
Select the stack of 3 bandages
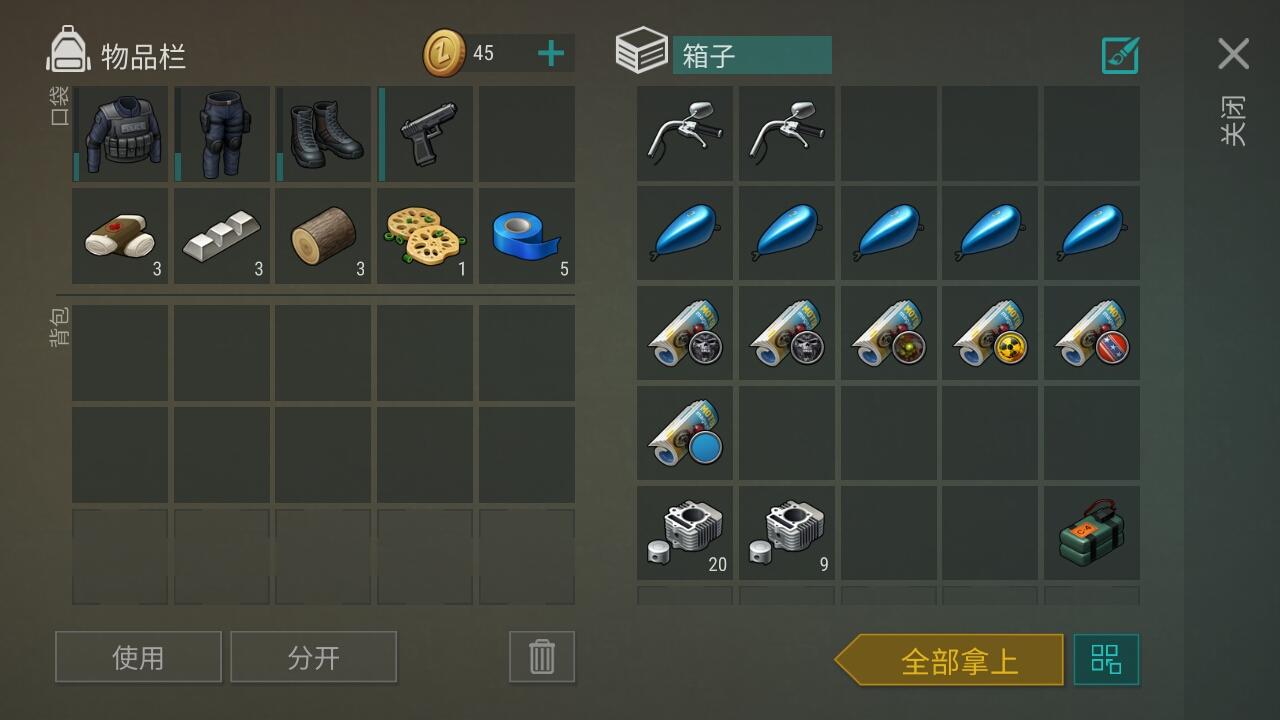pyautogui.click(x=120, y=236)
